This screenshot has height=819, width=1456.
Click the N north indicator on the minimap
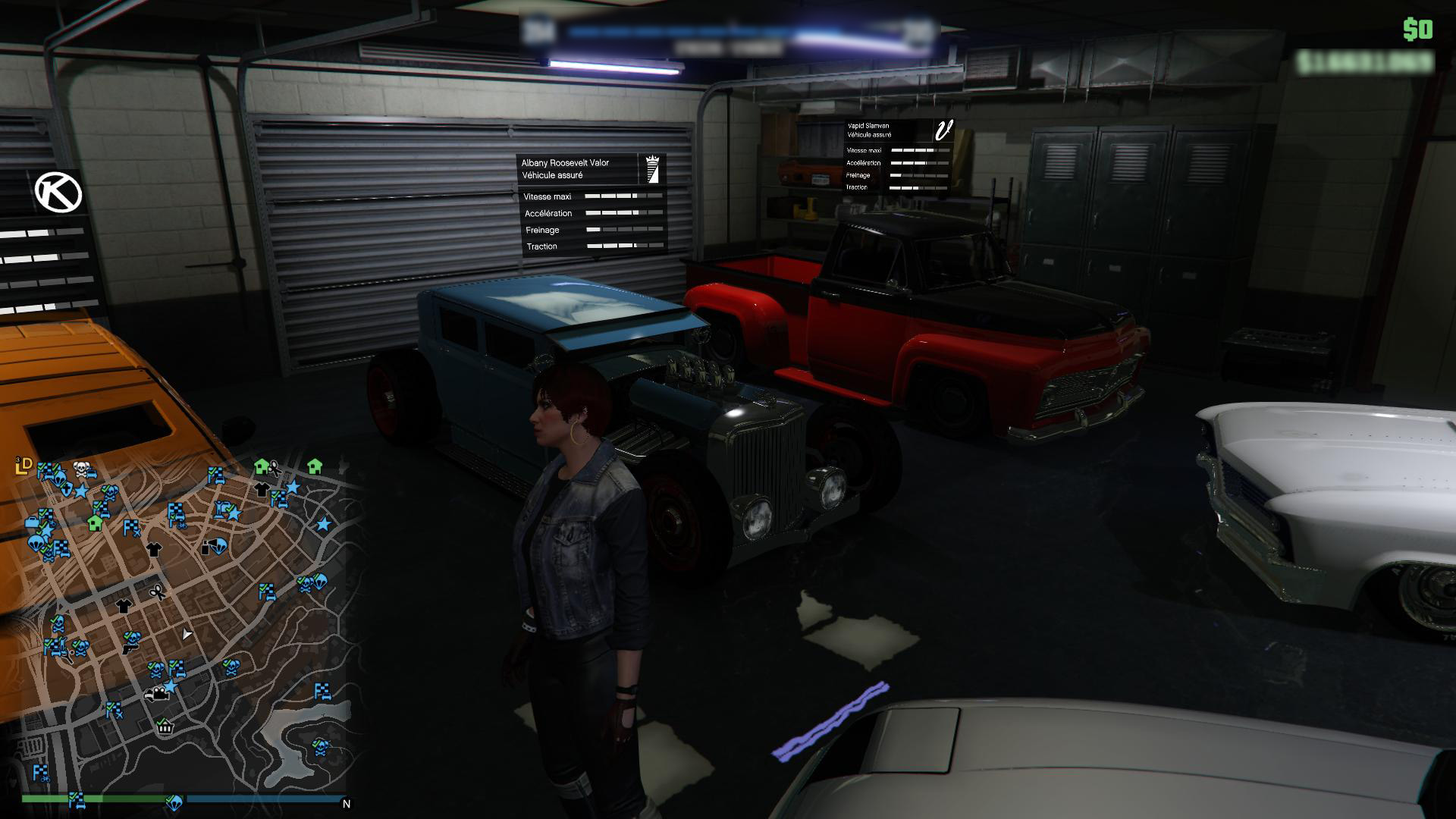(347, 804)
